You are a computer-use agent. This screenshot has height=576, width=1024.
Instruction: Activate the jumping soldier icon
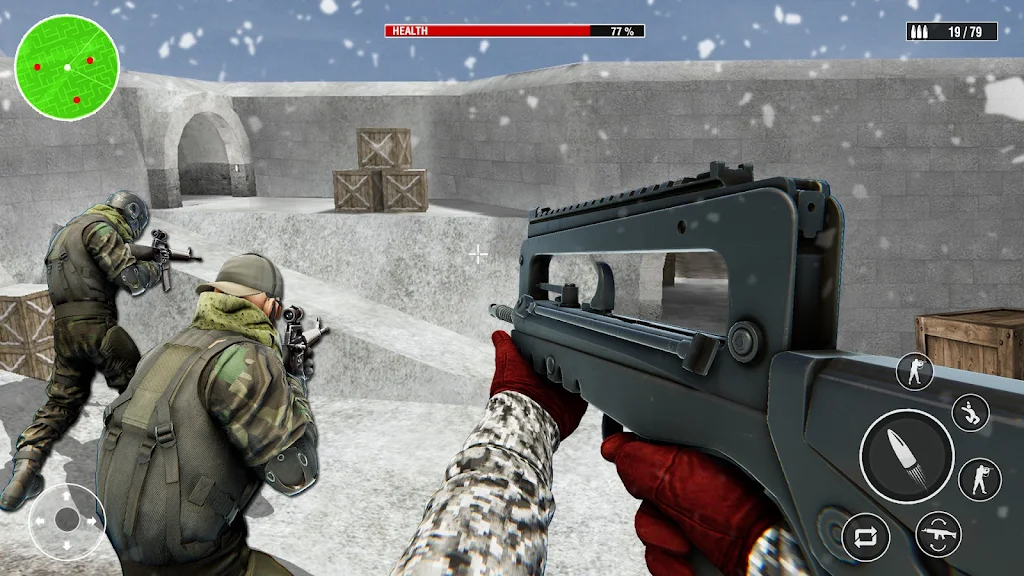click(x=970, y=412)
